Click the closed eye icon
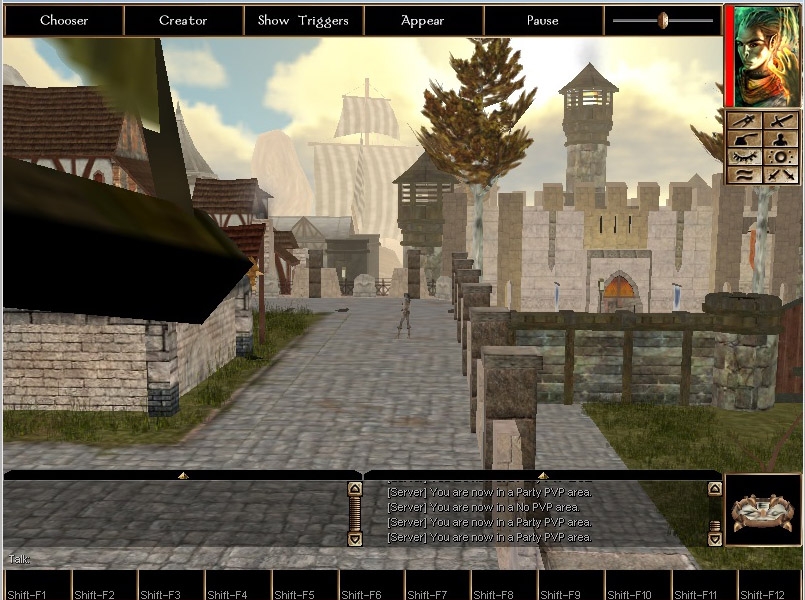This screenshot has height=600, width=805. (x=743, y=157)
